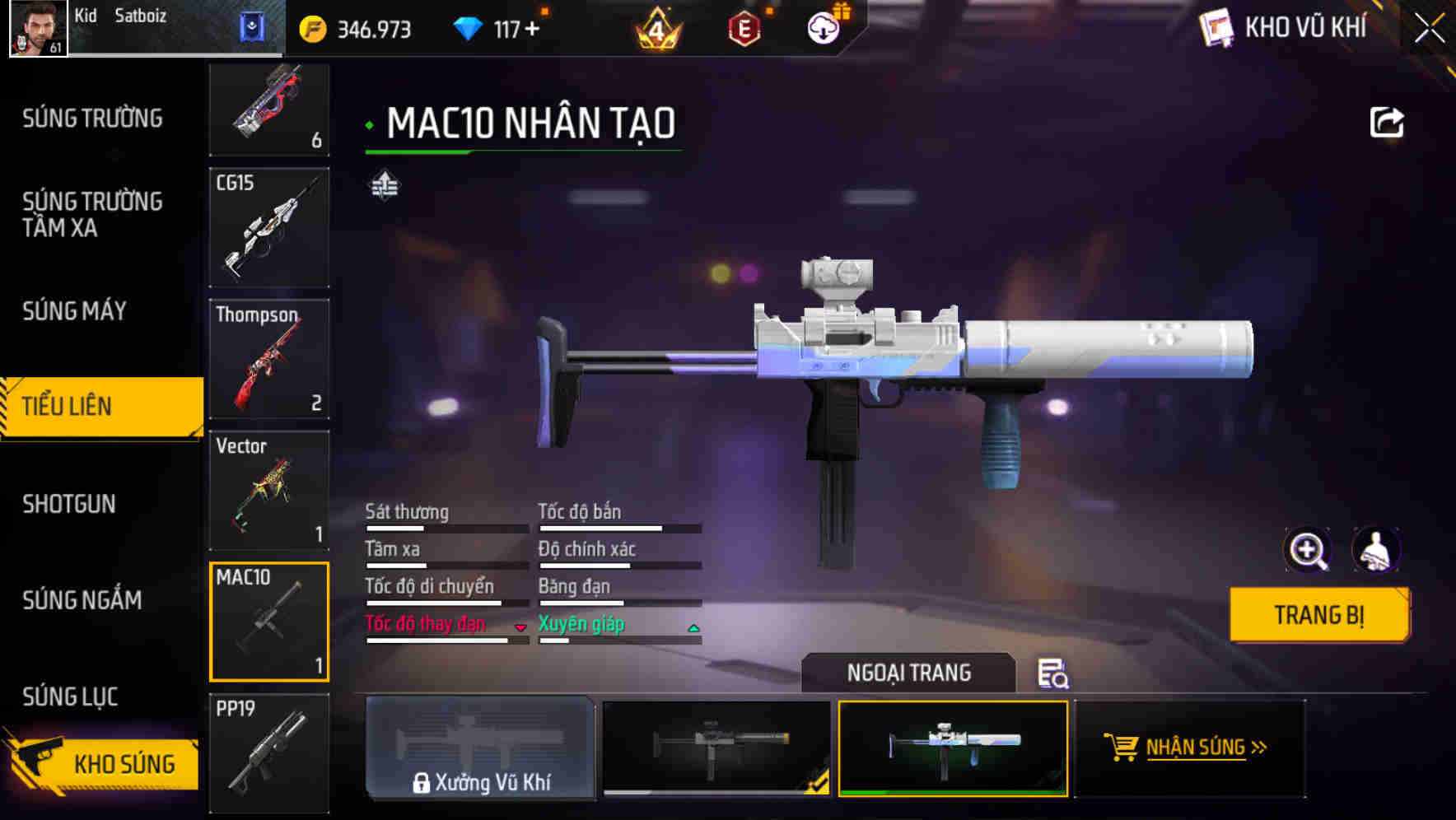This screenshot has height=820, width=1456.
Task: Select the Thompson weapon slot
Action: pyautogui.click(x=269, y=359)
